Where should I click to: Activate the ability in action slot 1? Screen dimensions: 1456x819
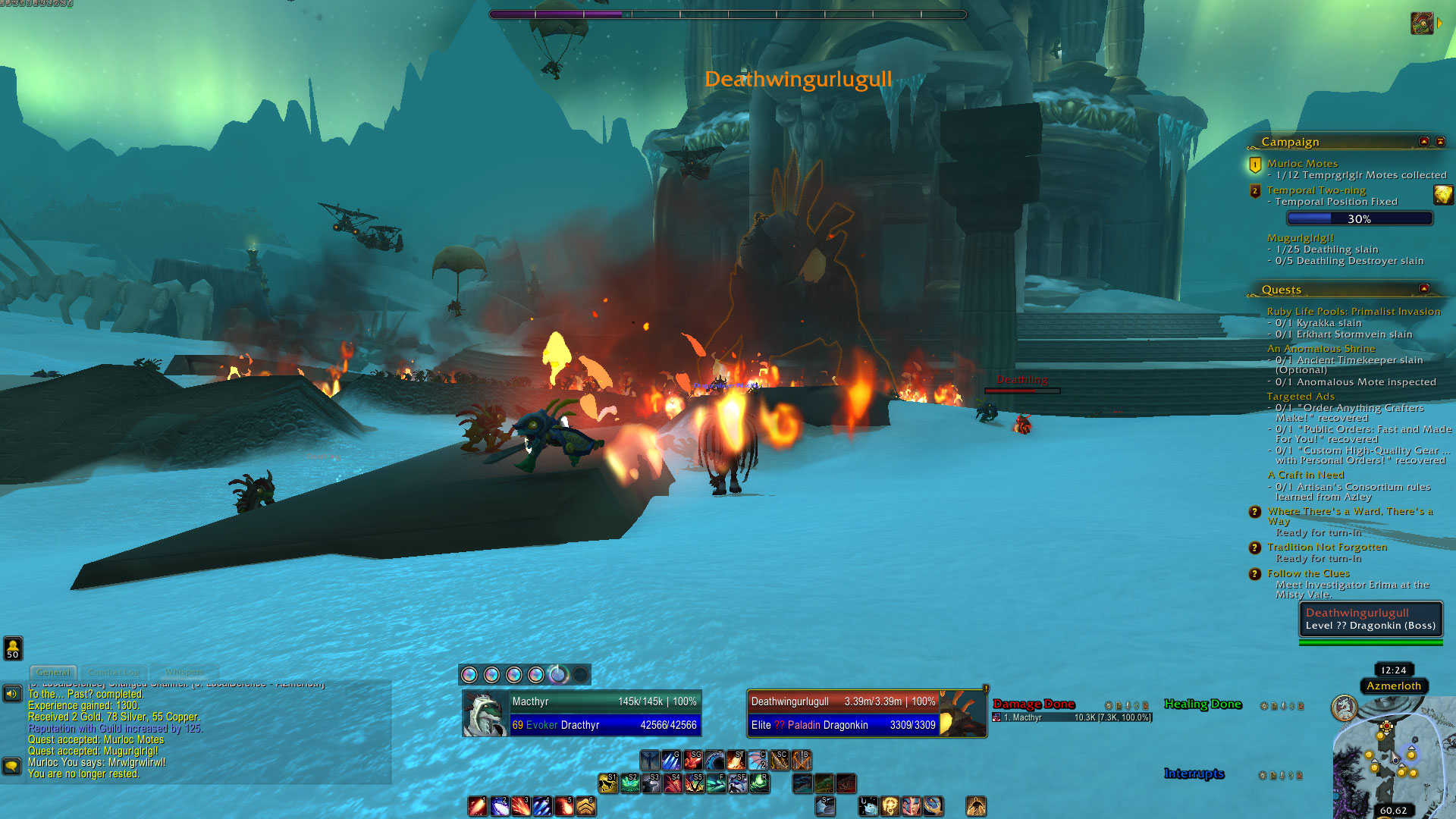tap(477, 806)
